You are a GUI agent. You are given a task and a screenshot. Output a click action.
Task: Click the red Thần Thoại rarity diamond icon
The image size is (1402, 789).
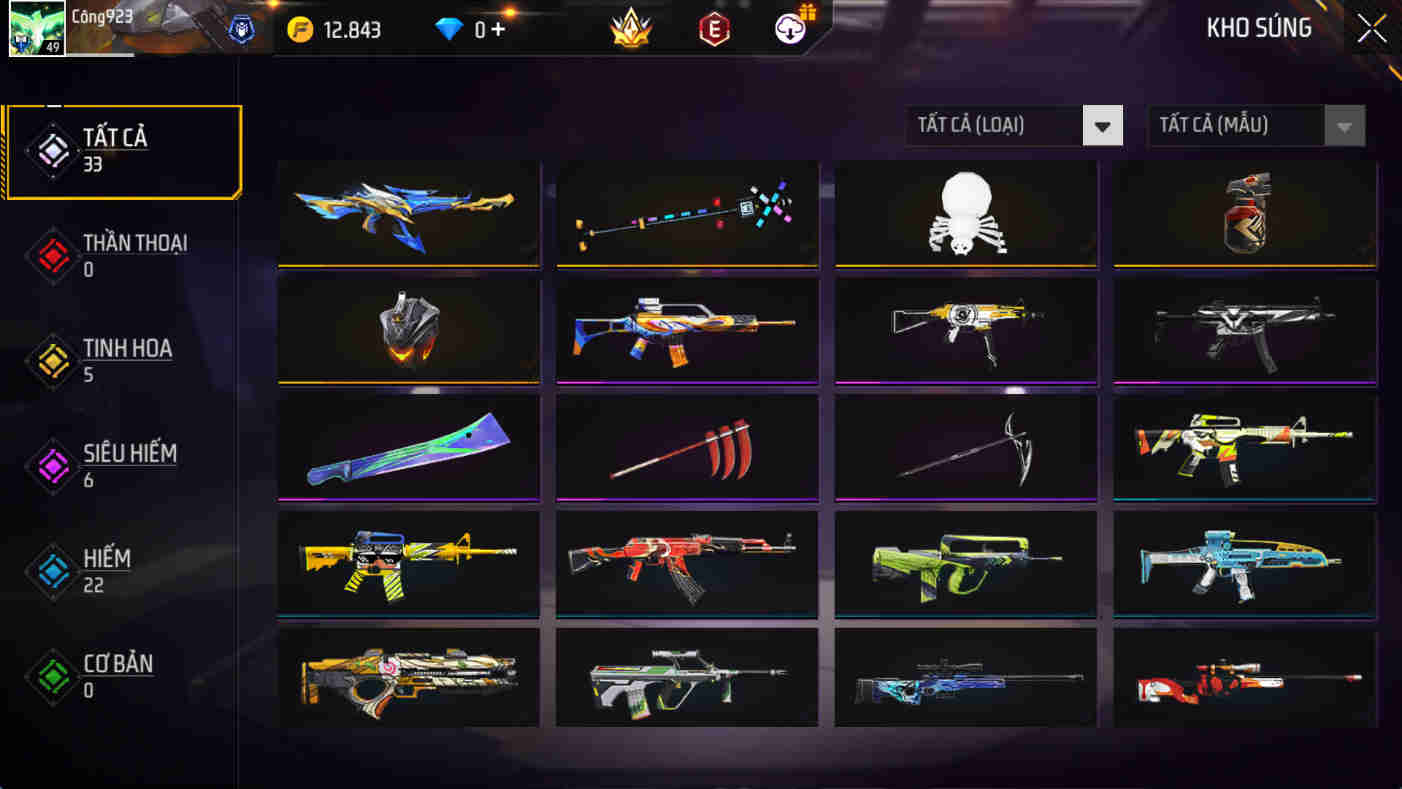[x=52, y=255]
